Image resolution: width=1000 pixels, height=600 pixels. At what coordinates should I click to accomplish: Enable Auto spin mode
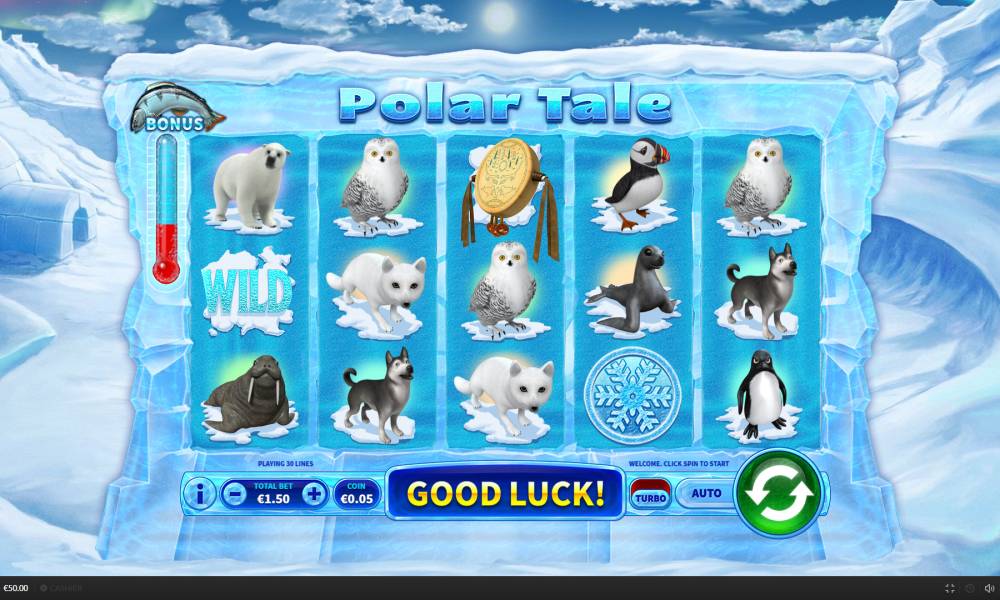pos(706,493)
